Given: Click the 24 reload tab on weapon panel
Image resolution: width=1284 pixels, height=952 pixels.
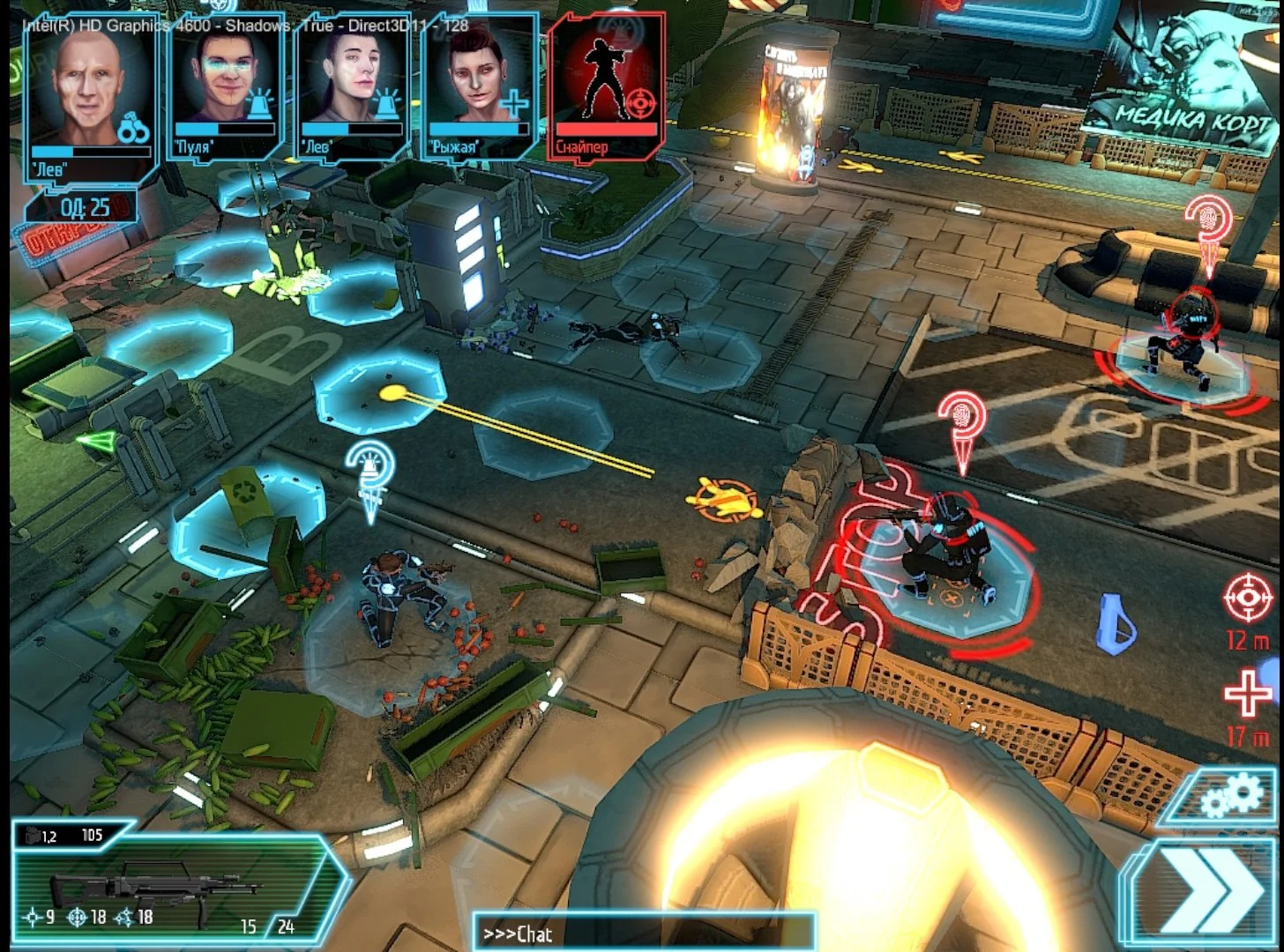Looking at the screenshot, I should (286, 926).
